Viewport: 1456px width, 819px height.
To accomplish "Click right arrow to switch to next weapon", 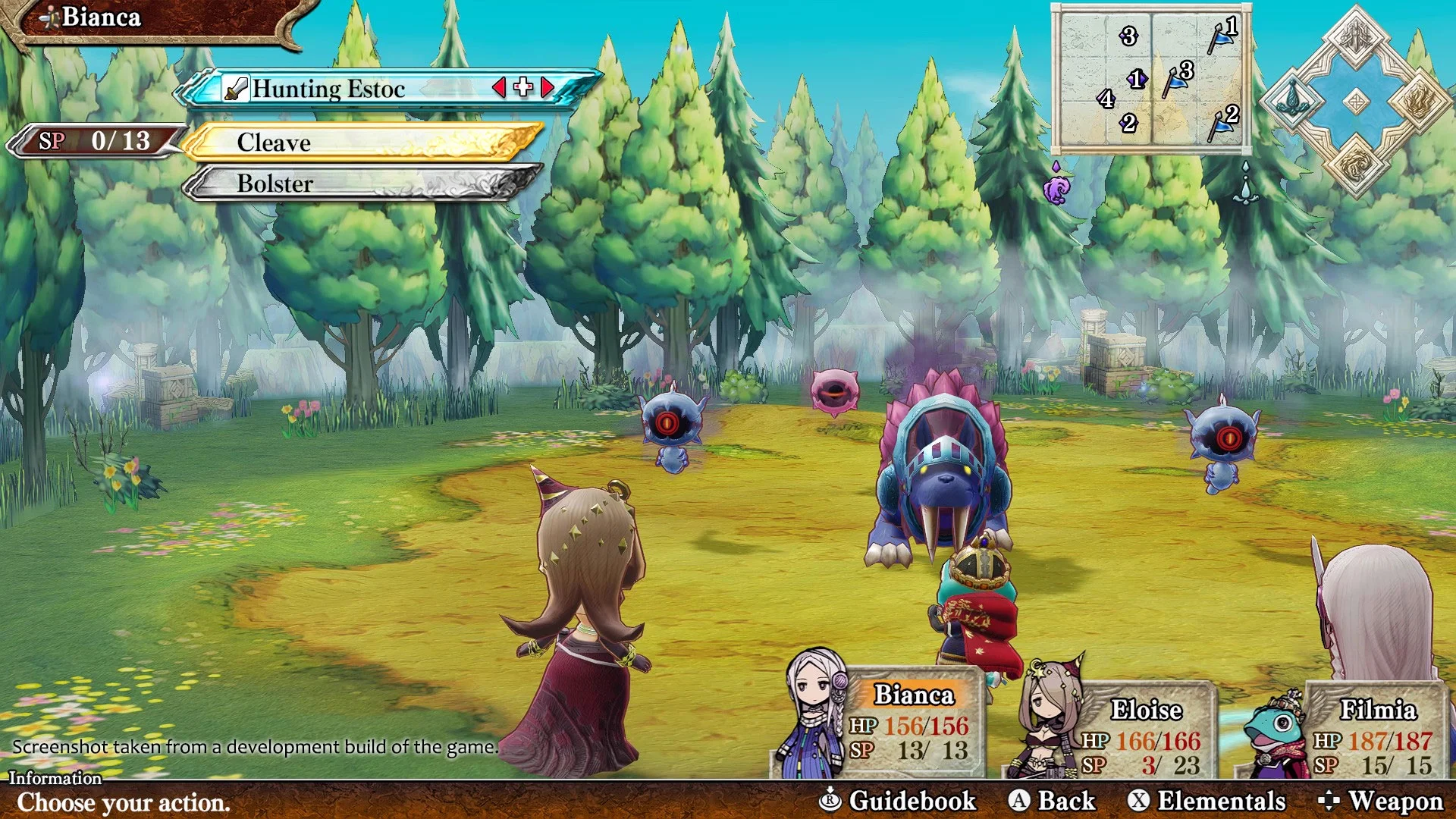I will pos(548,89).
